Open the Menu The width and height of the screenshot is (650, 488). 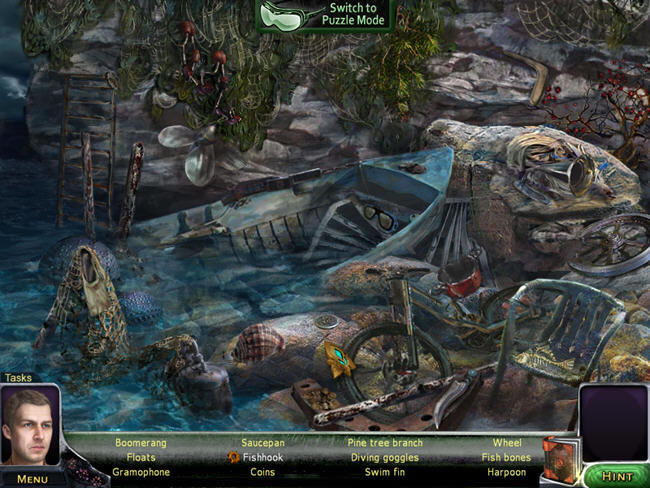coord(32,479)
